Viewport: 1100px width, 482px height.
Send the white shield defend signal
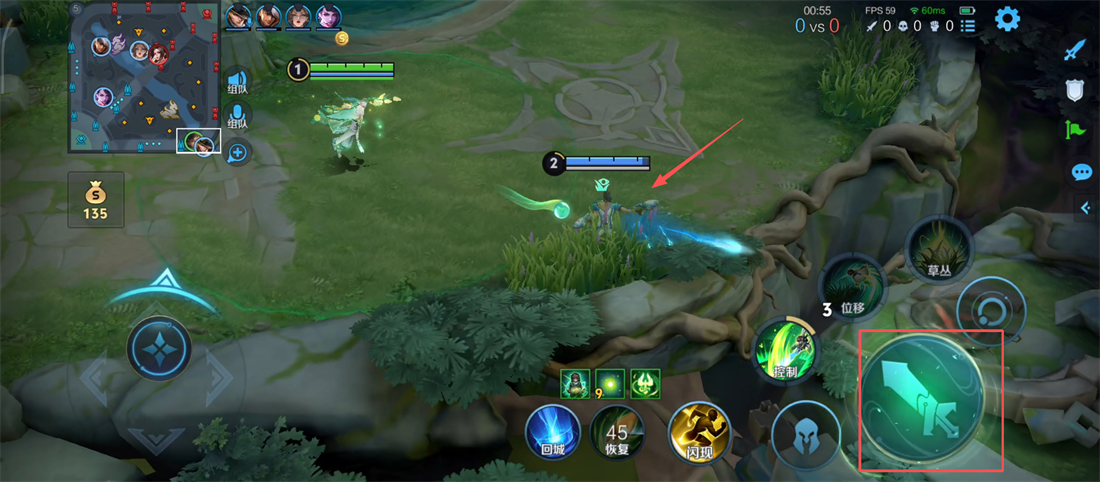pyautogui.click(x=1075, y=90)
